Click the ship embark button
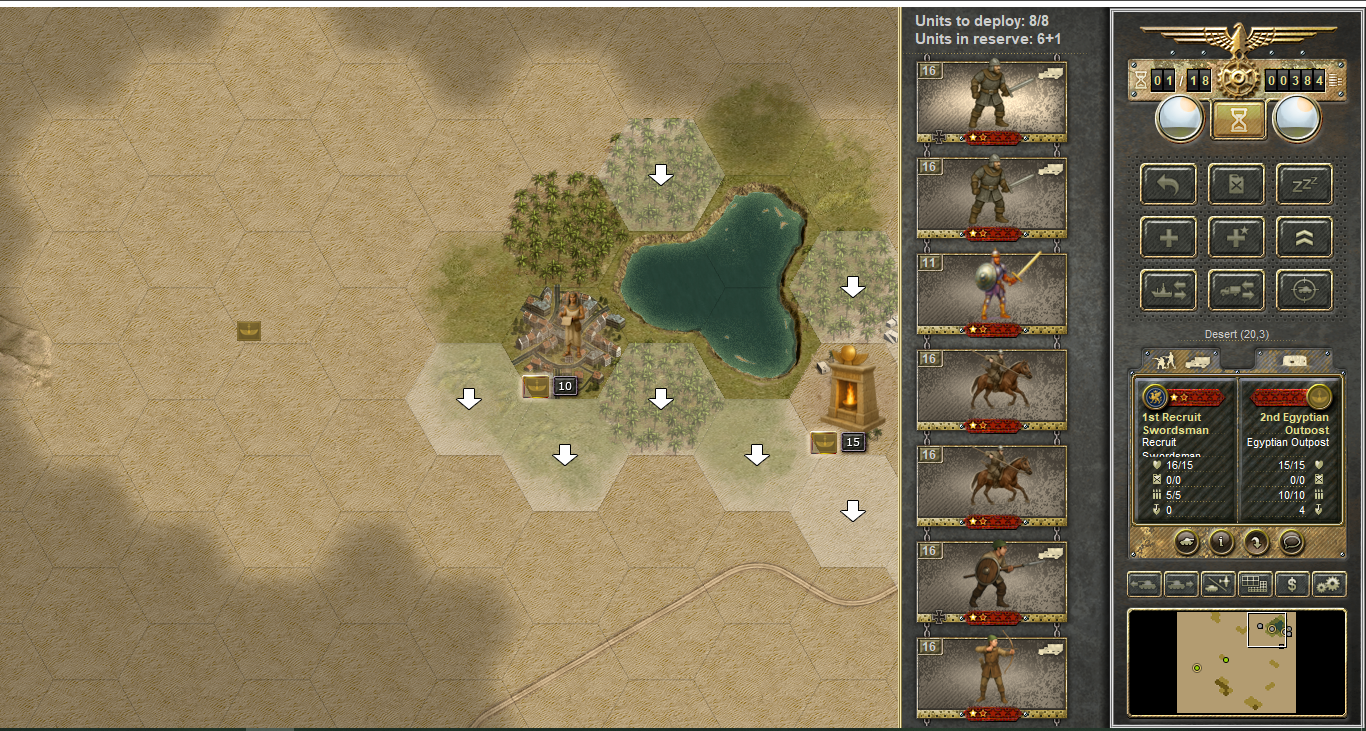The width and height of the screenshot is (1366, 731). pos(1169,290)
